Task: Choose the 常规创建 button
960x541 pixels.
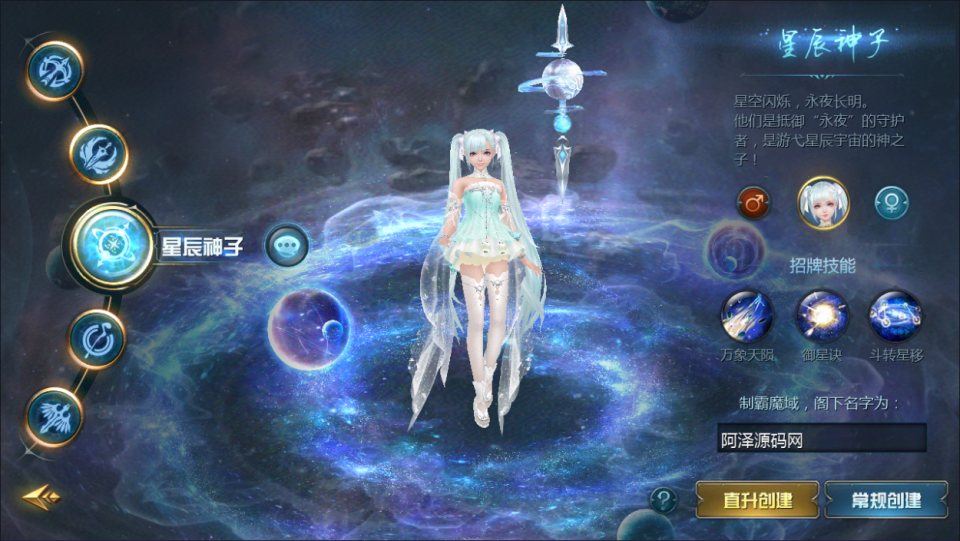Action: [886, 499]
